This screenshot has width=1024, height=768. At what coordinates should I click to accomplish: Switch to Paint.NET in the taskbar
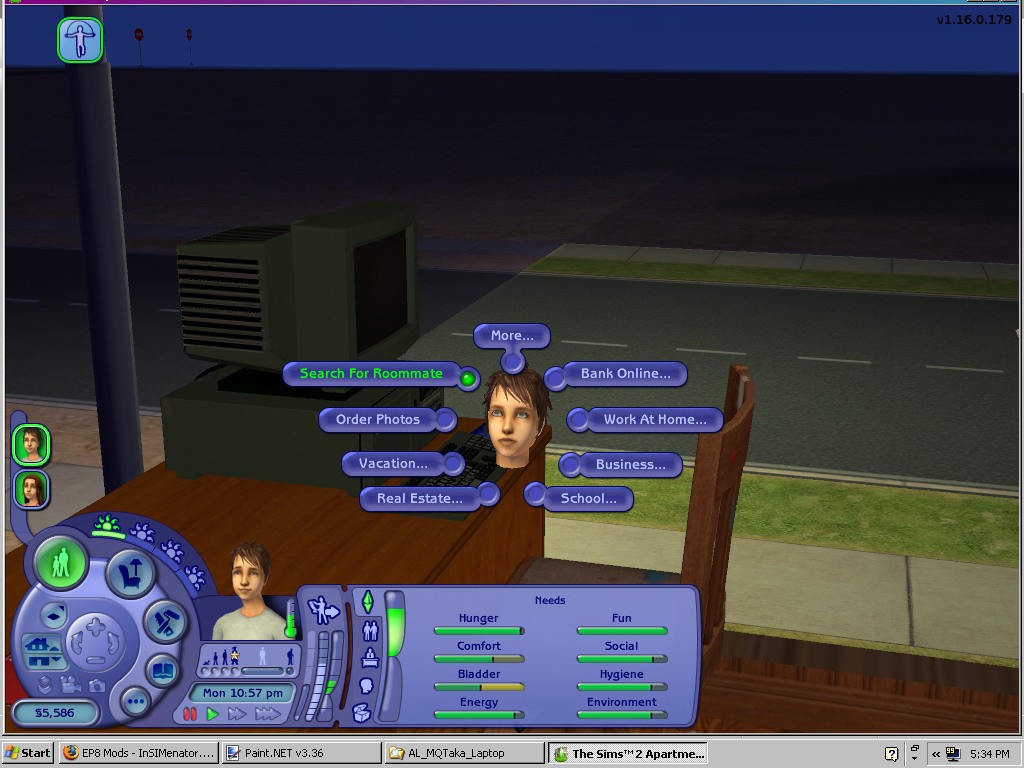coord(301,753)
